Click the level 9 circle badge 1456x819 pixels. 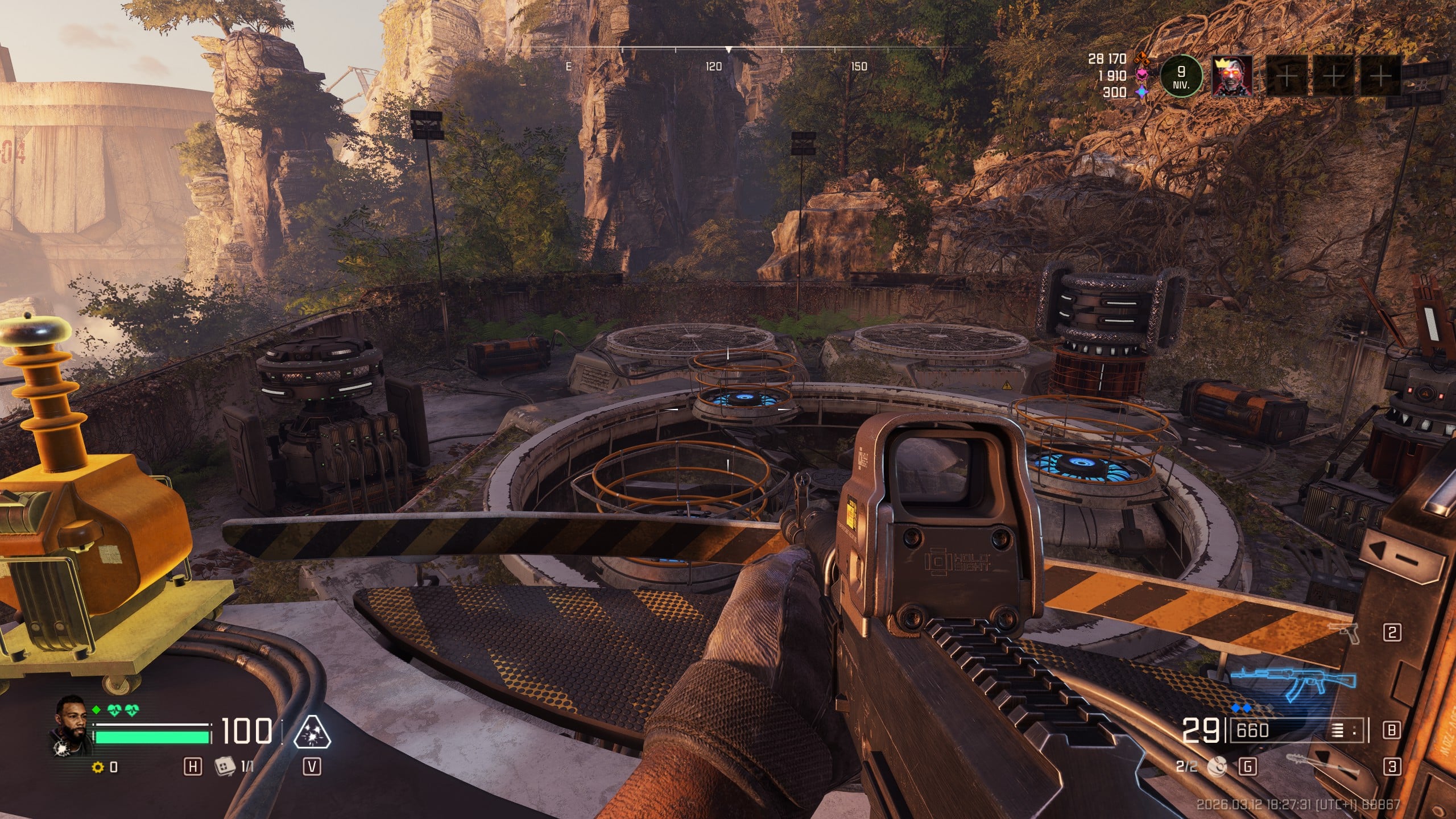click(1181, 77)
